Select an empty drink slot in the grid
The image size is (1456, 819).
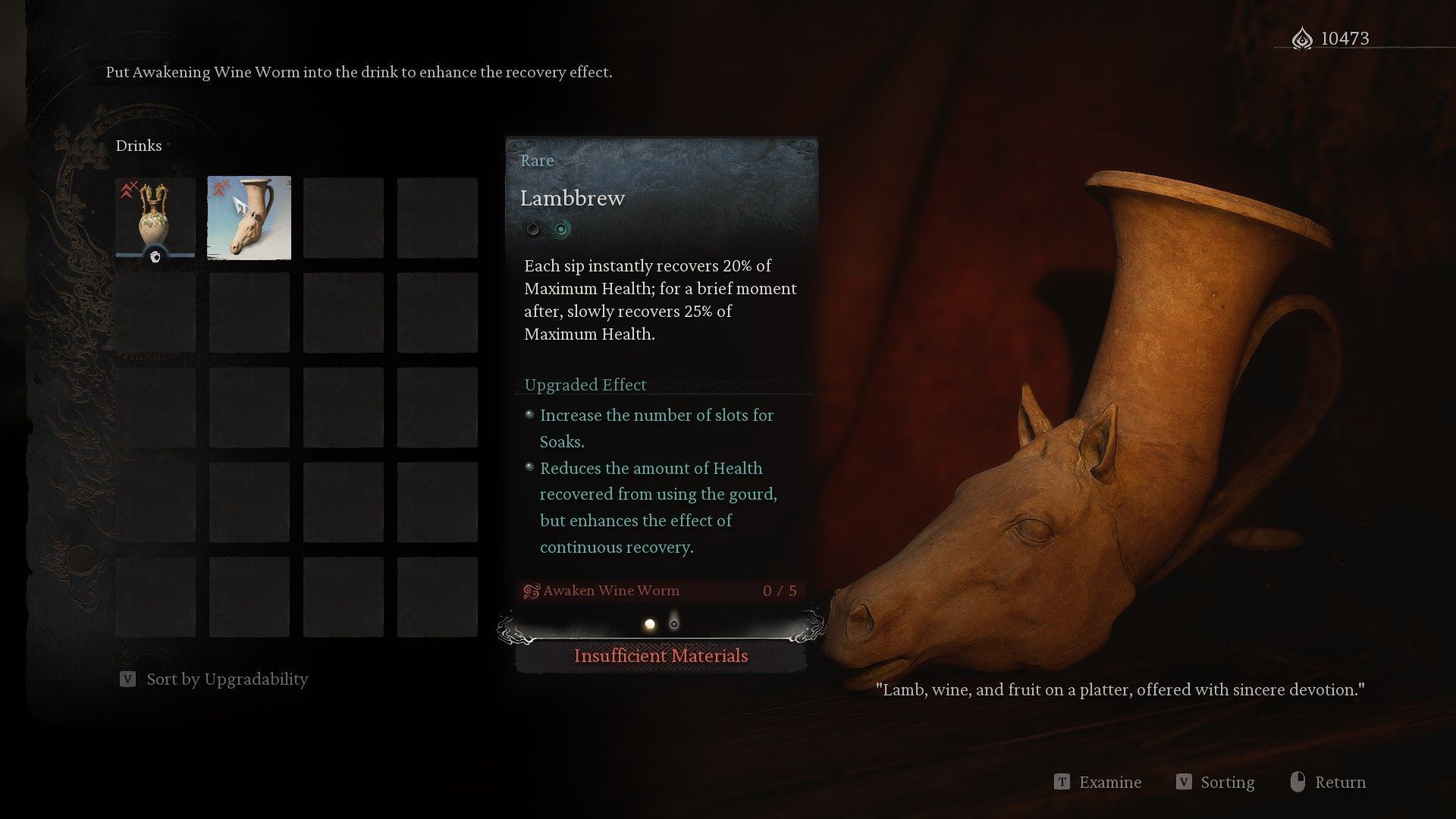(343, 218)
